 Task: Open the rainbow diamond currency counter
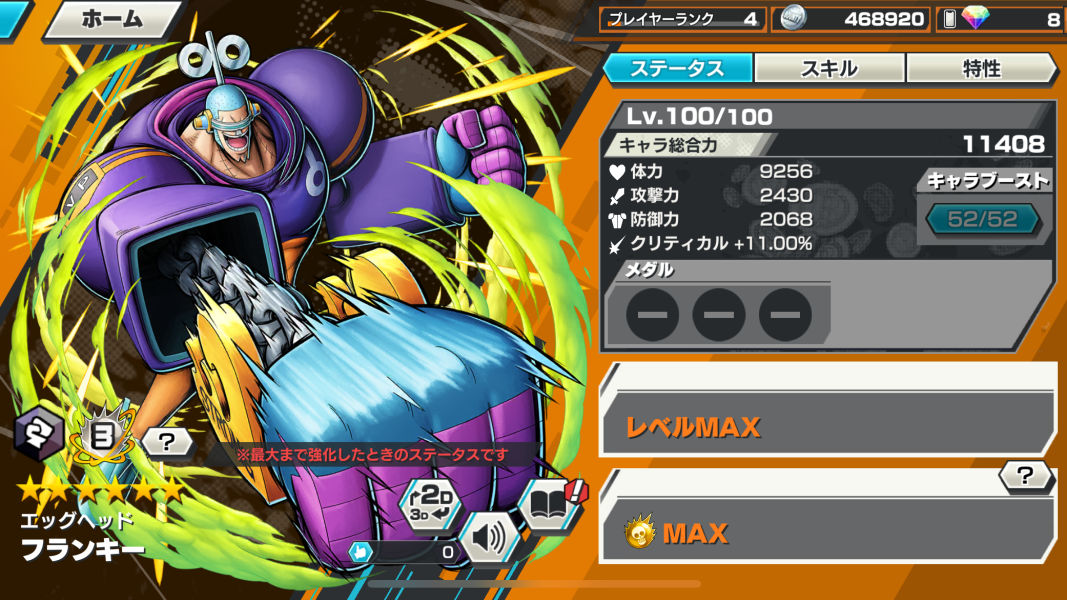[1002, 19]
